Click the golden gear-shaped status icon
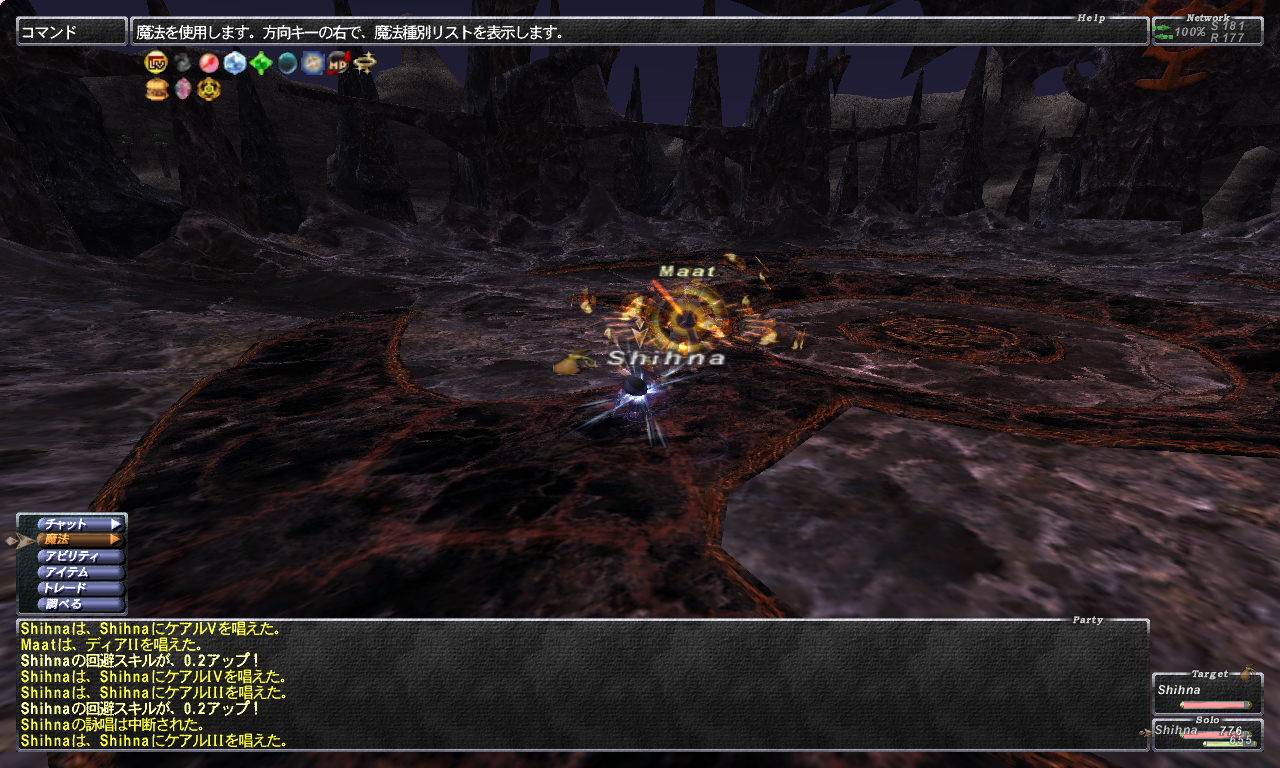This screenshot has width=1280, height=768. (x=208, y=90)
